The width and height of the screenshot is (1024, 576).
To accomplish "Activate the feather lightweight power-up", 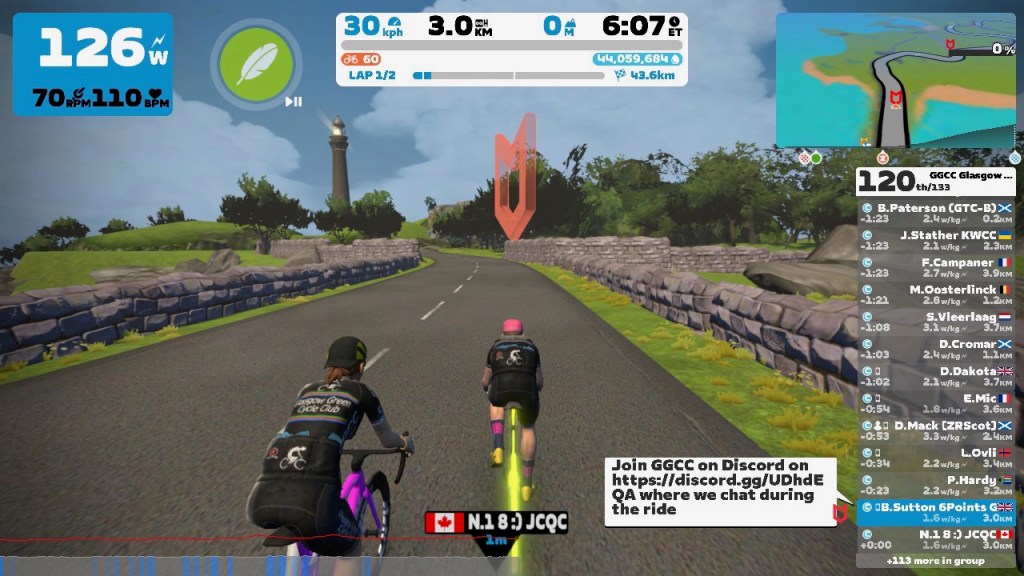I will click(256, 62).
